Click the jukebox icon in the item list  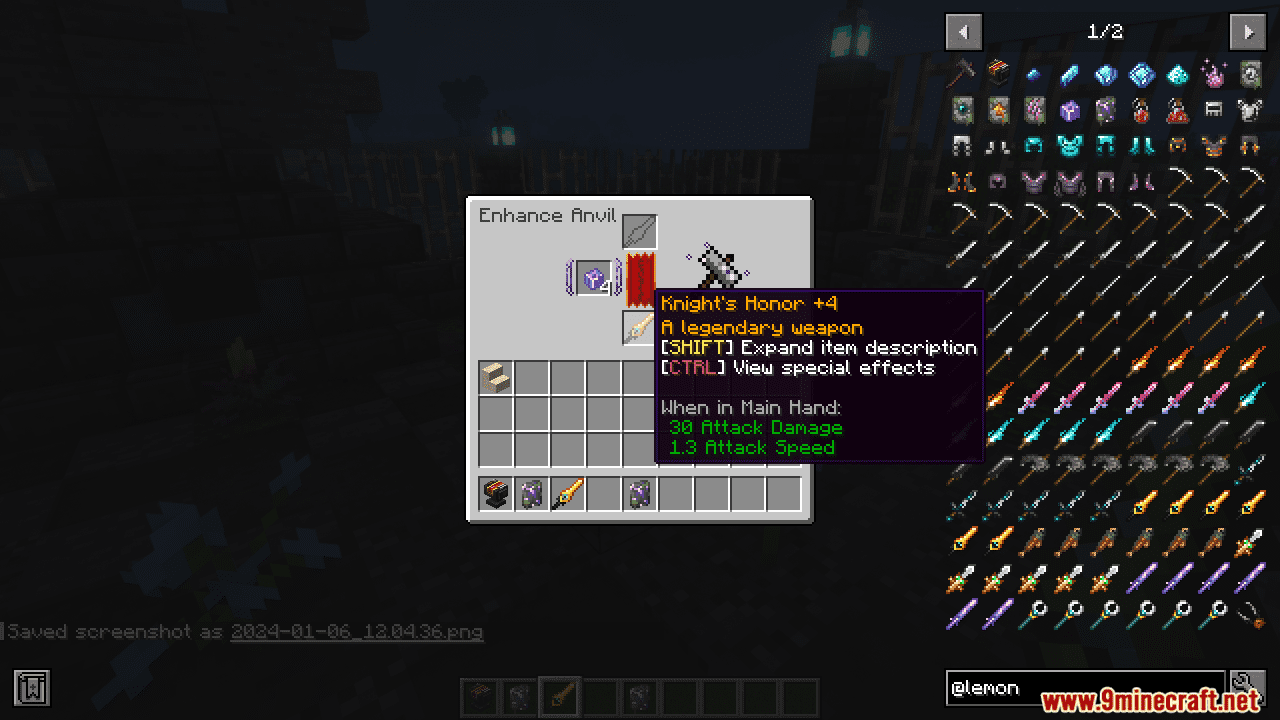[998, 74]
